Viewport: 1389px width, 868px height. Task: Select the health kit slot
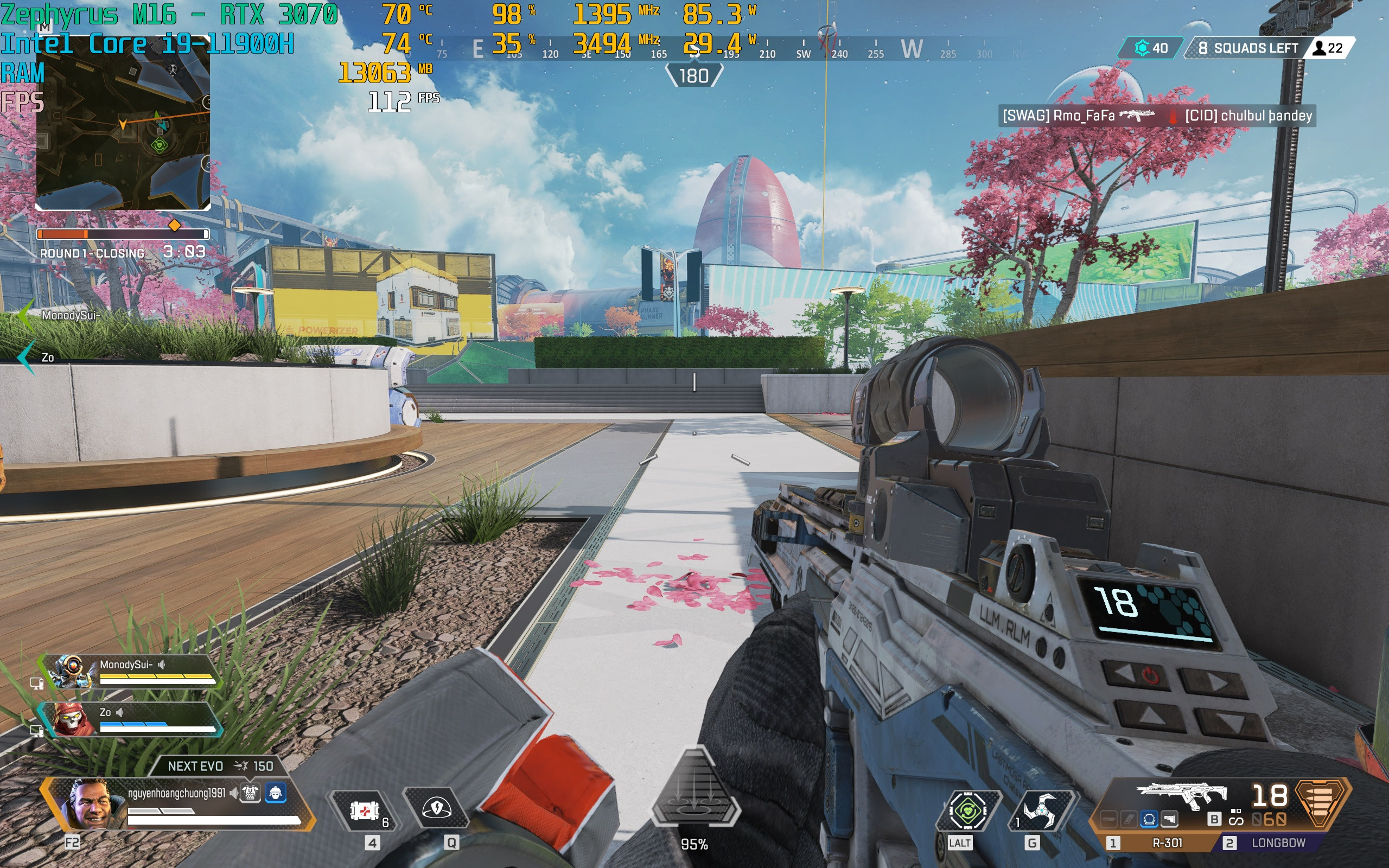click(365, 810)
